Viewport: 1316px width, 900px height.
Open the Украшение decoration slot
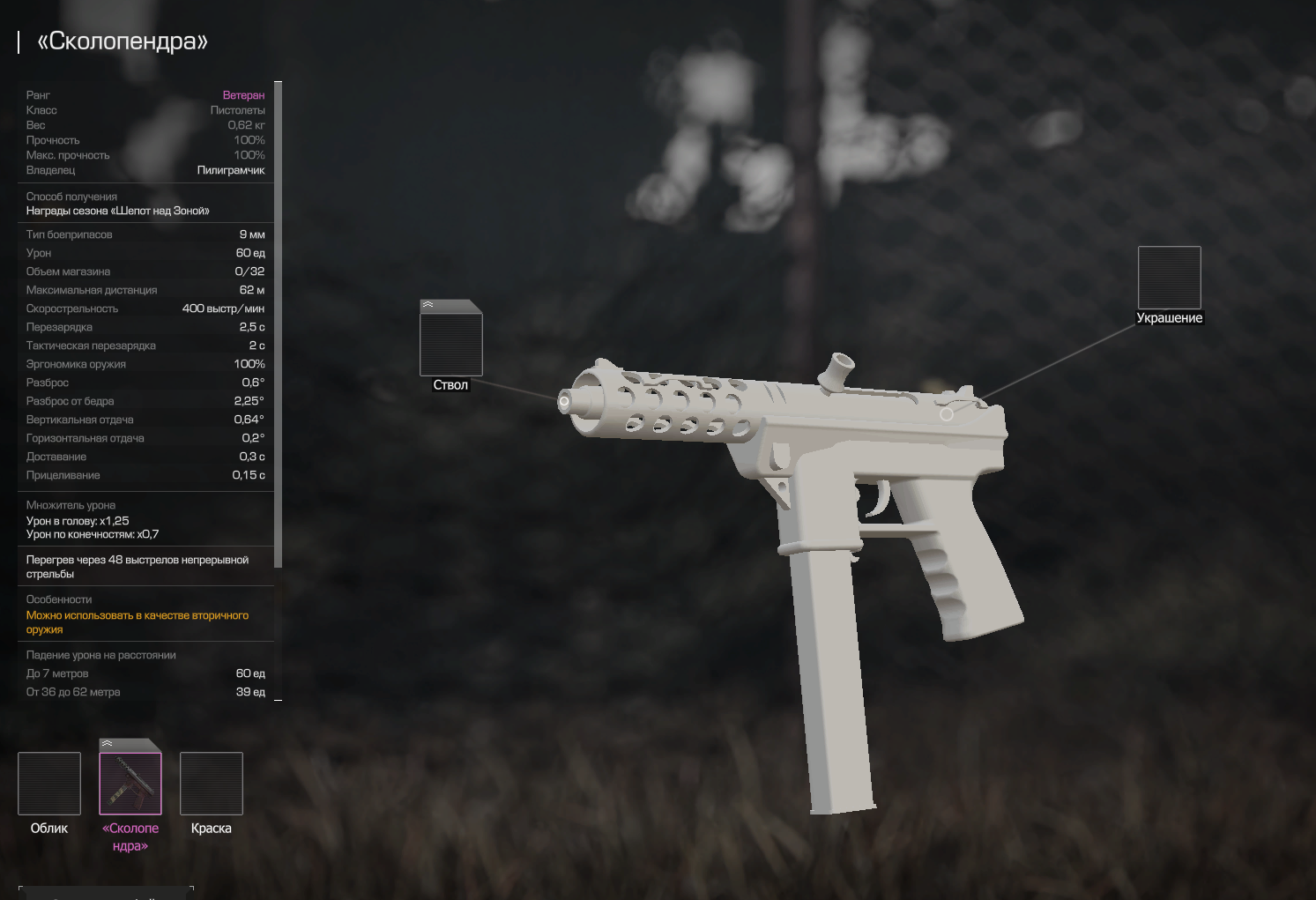click(x=1169, y=277)
